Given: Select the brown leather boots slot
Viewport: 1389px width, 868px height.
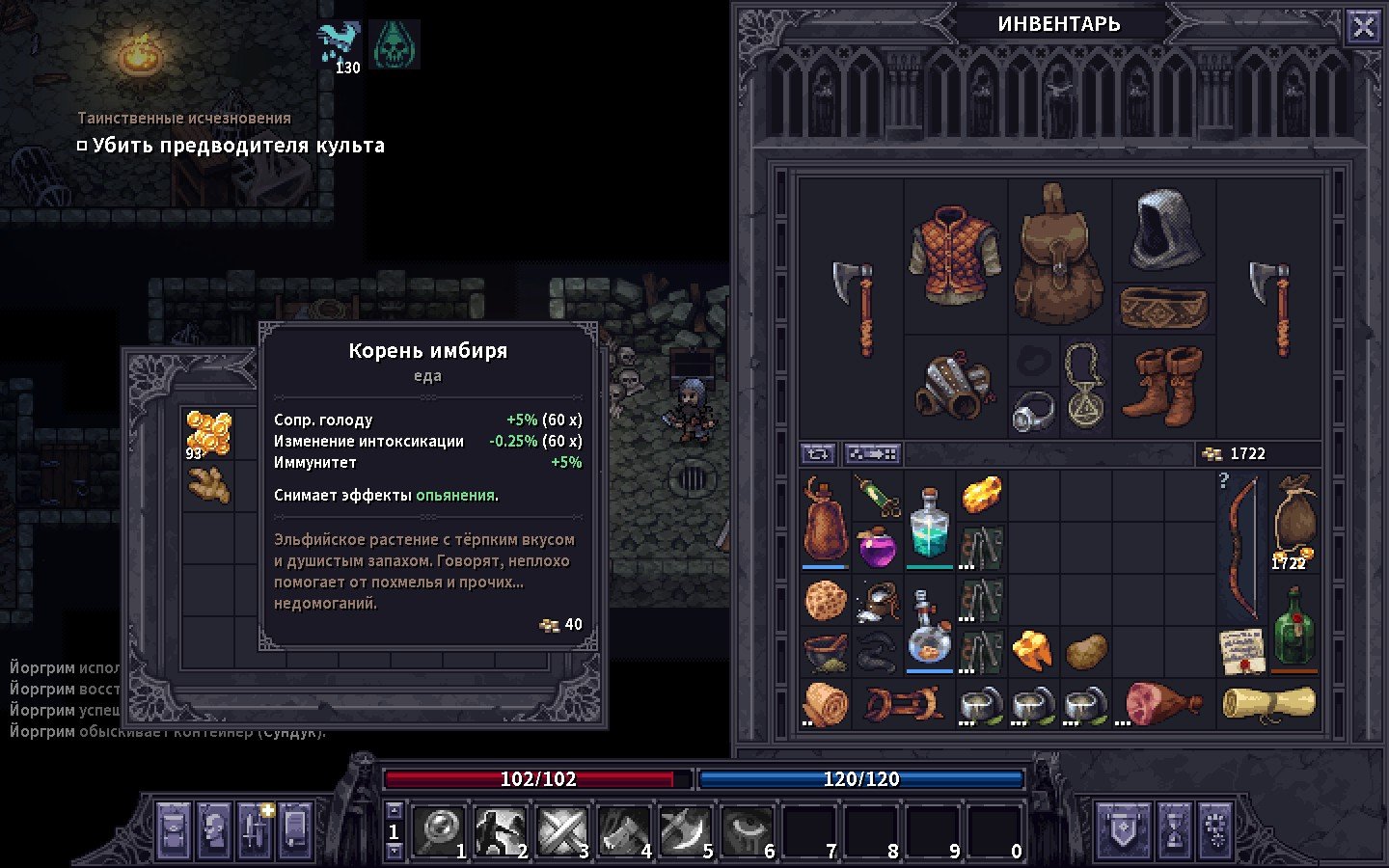Looking at the screenshot, I should (1164, 386).
